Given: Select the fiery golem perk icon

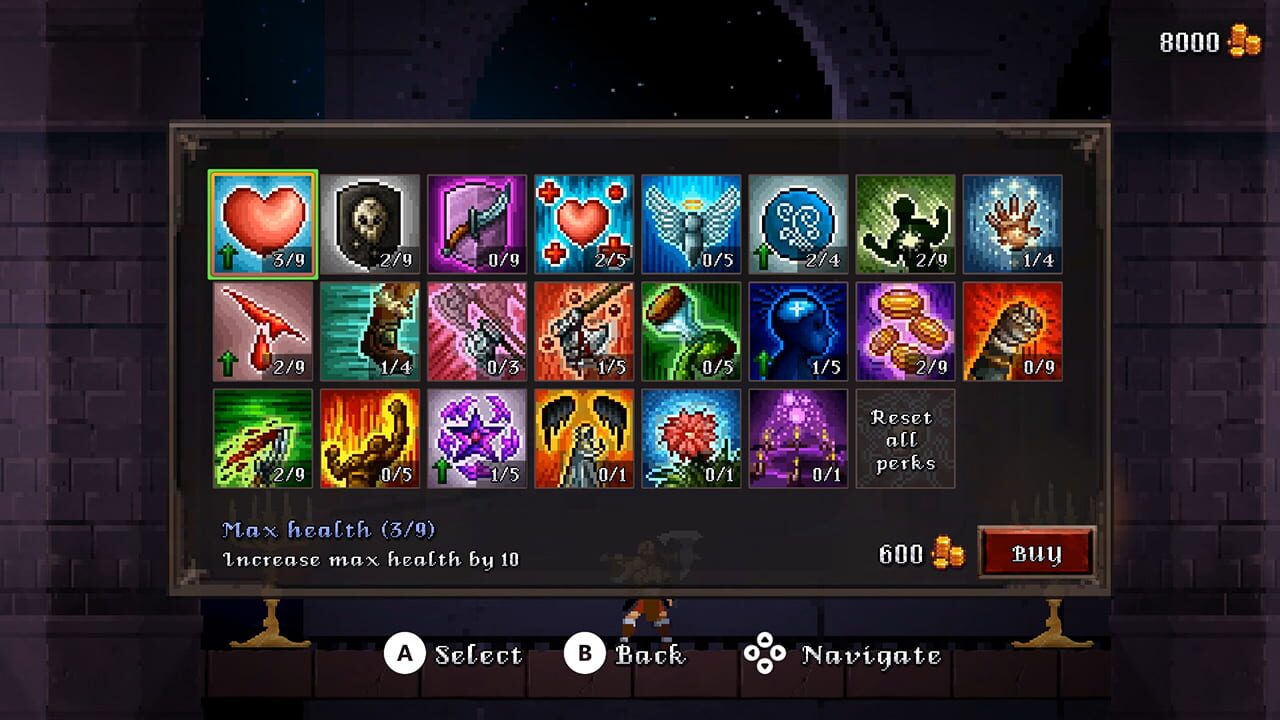Looking at the screenshot, I should (370, 437).
